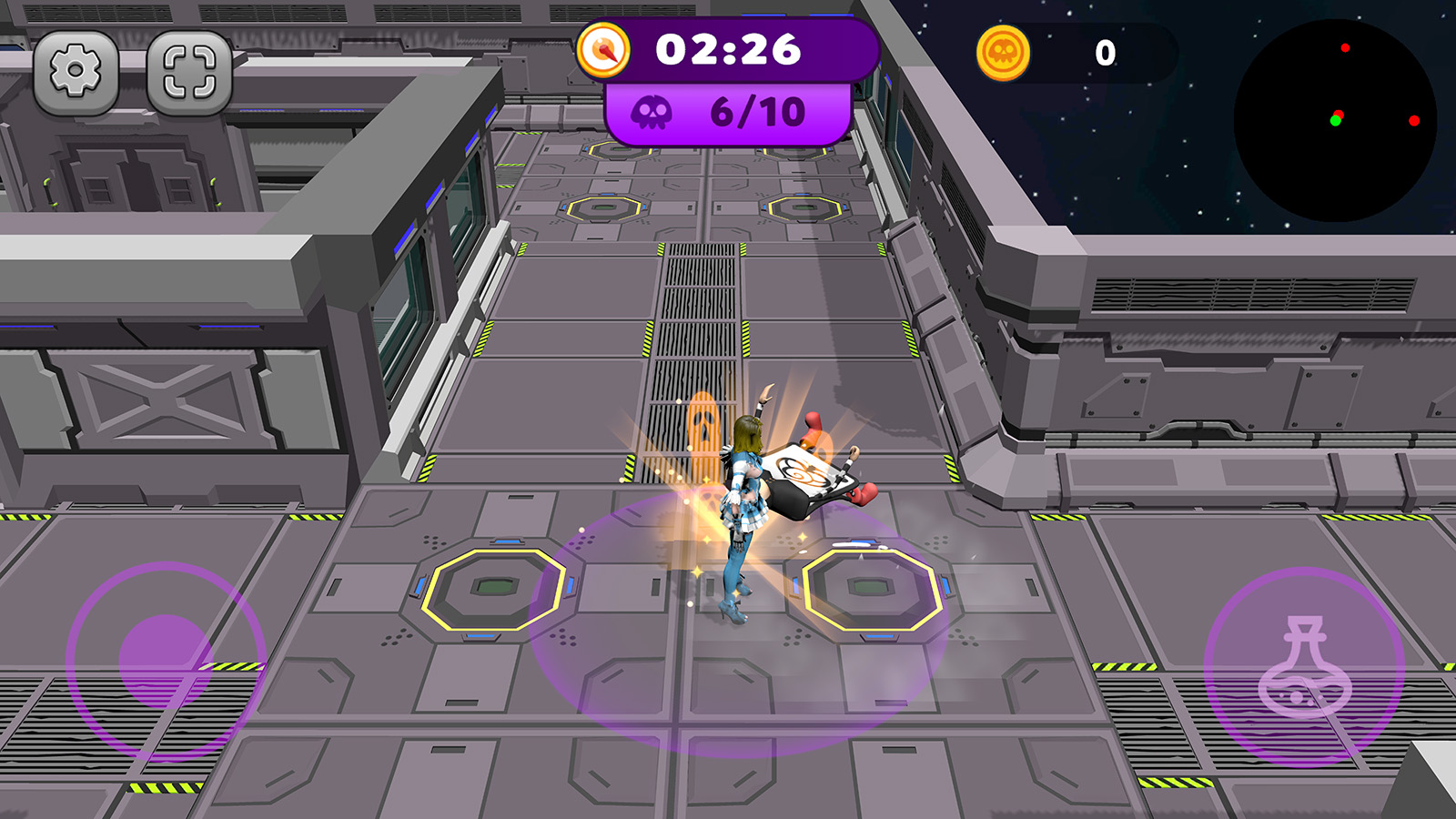Tap the virtual movement joystick
1456x819 pixels.
click(x=166, y=661)
